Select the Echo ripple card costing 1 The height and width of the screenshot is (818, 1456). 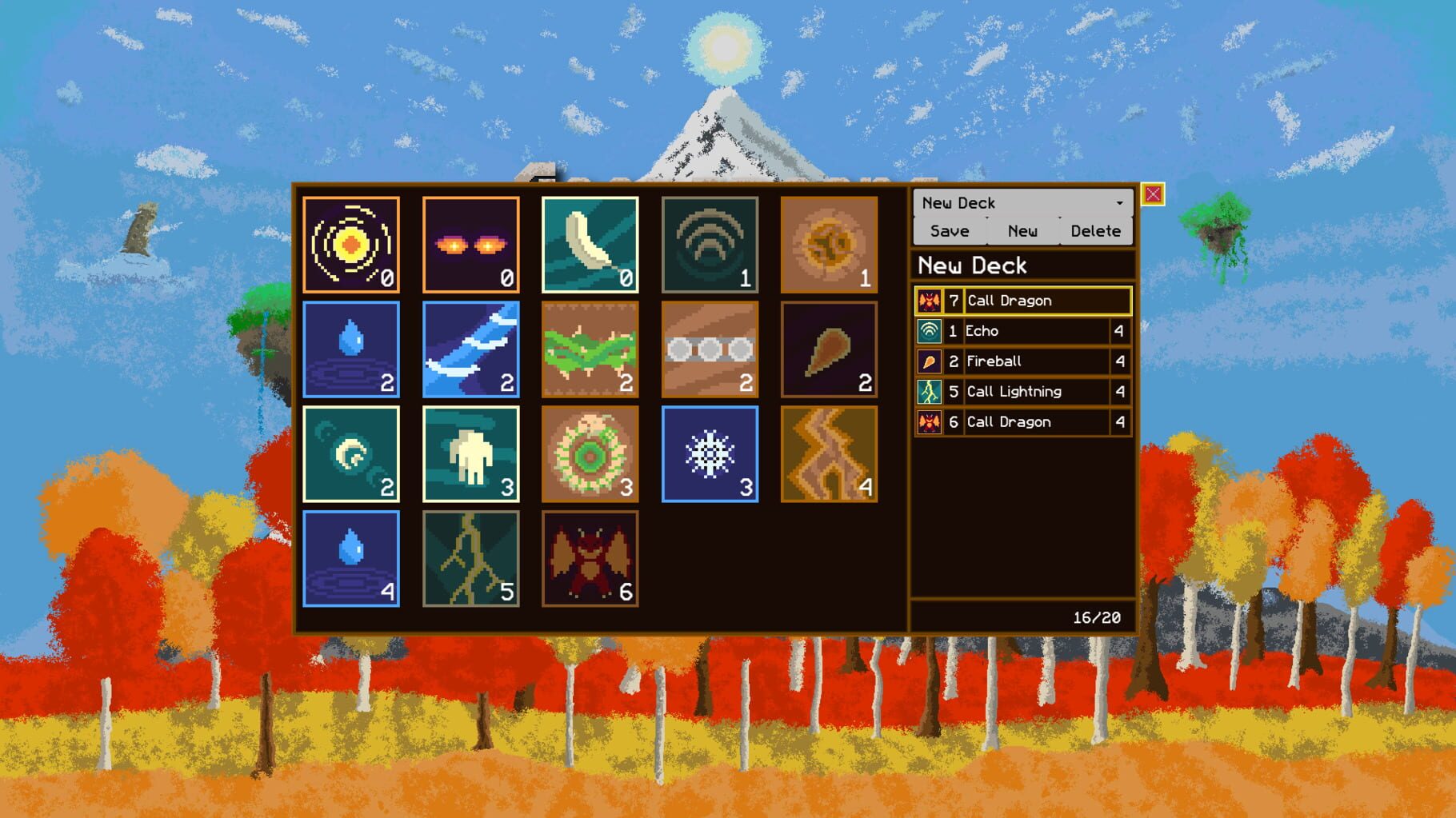click(x=710, y=244)
